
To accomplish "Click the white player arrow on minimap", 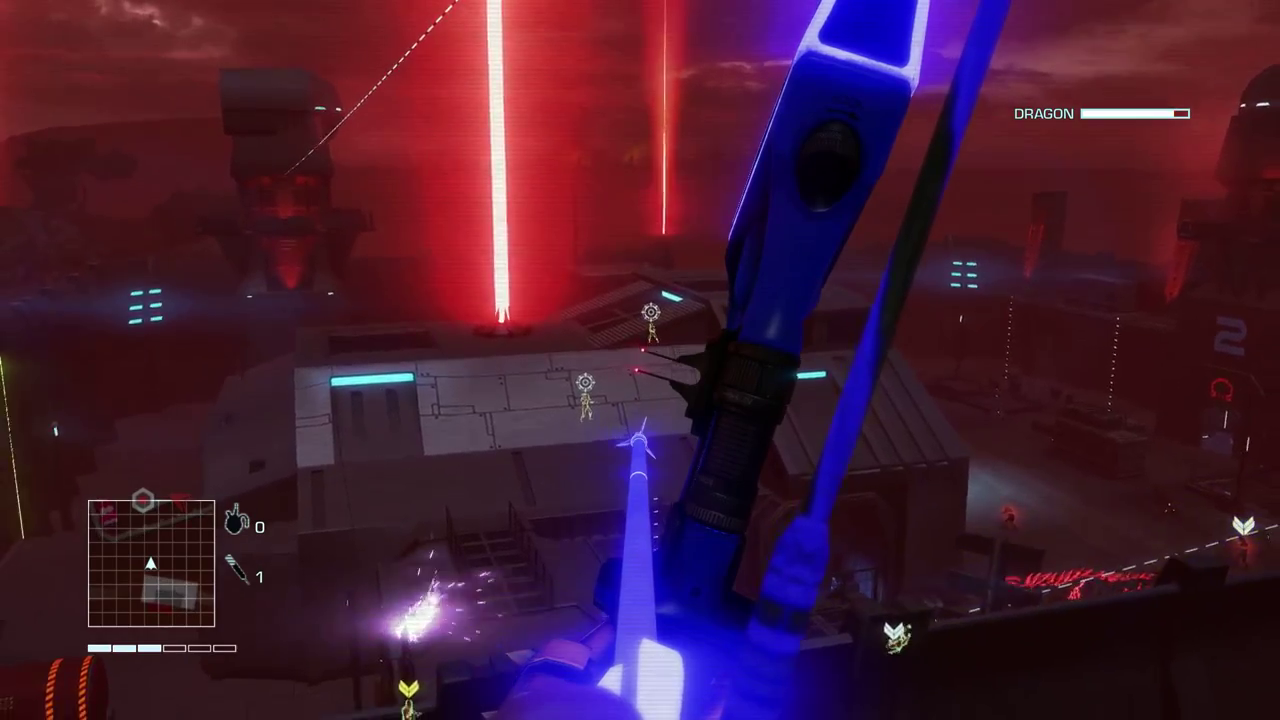I will (151, 564).
